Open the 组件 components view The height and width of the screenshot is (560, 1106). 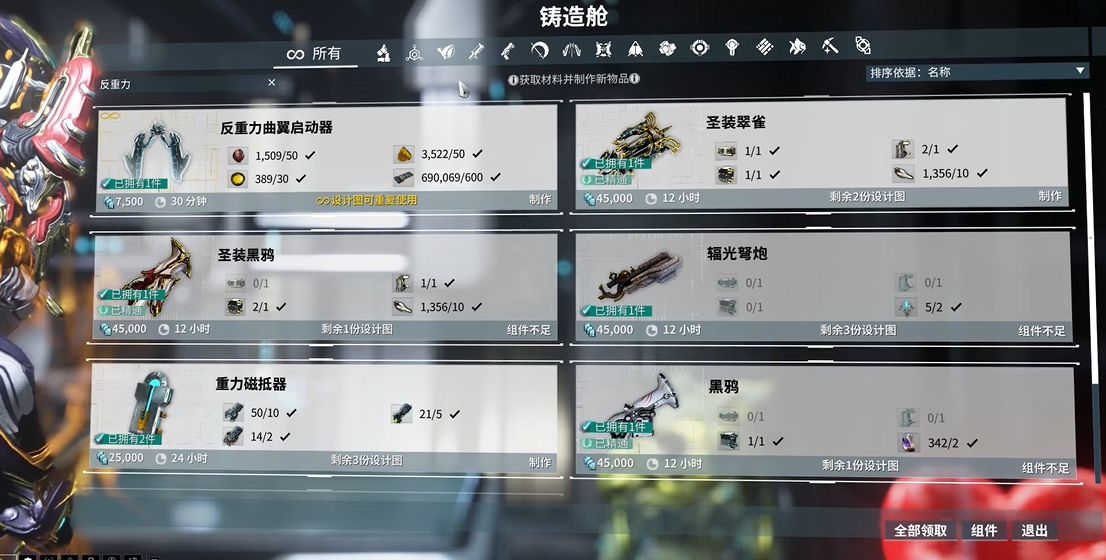pos(983,531)
